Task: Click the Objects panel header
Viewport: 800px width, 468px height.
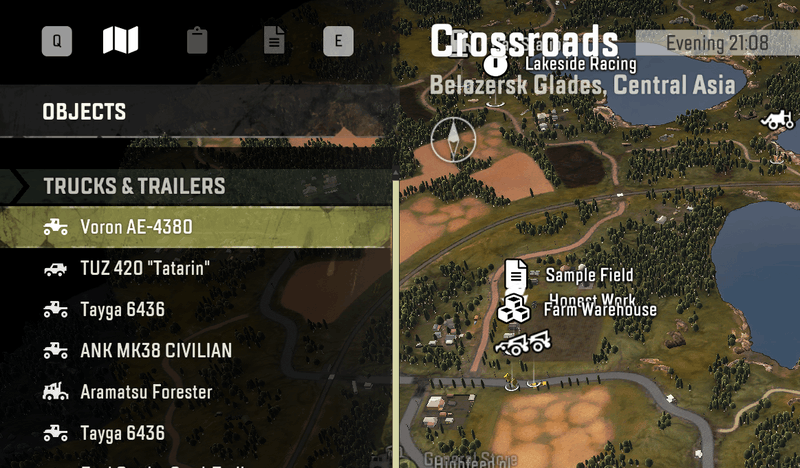Action: click(84, 112)
